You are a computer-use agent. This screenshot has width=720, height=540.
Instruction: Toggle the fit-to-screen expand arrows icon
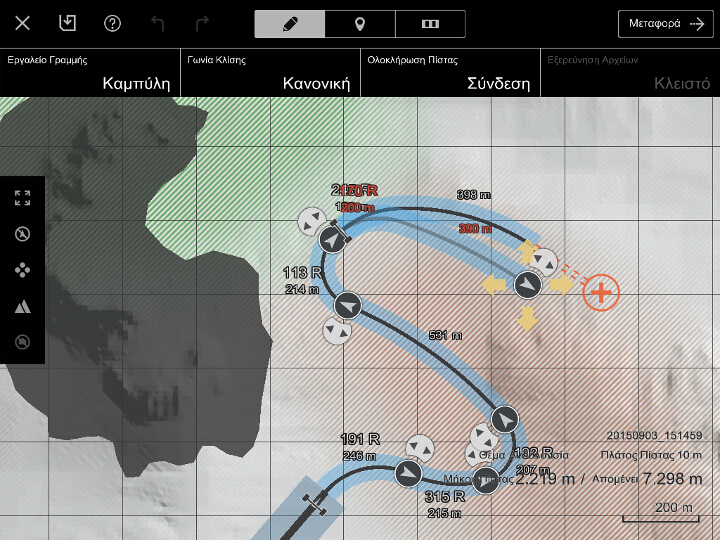[22, 198]
